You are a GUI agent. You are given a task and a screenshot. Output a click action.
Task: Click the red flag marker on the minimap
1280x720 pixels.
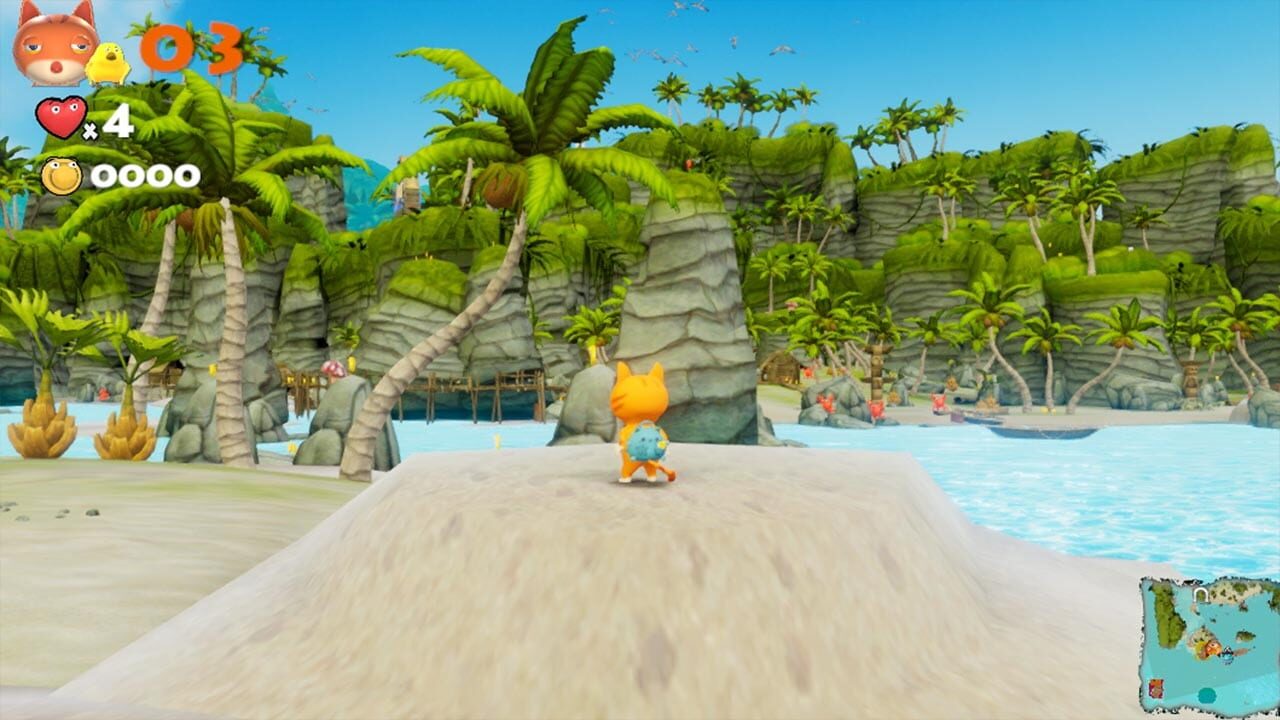point(1156,688)
